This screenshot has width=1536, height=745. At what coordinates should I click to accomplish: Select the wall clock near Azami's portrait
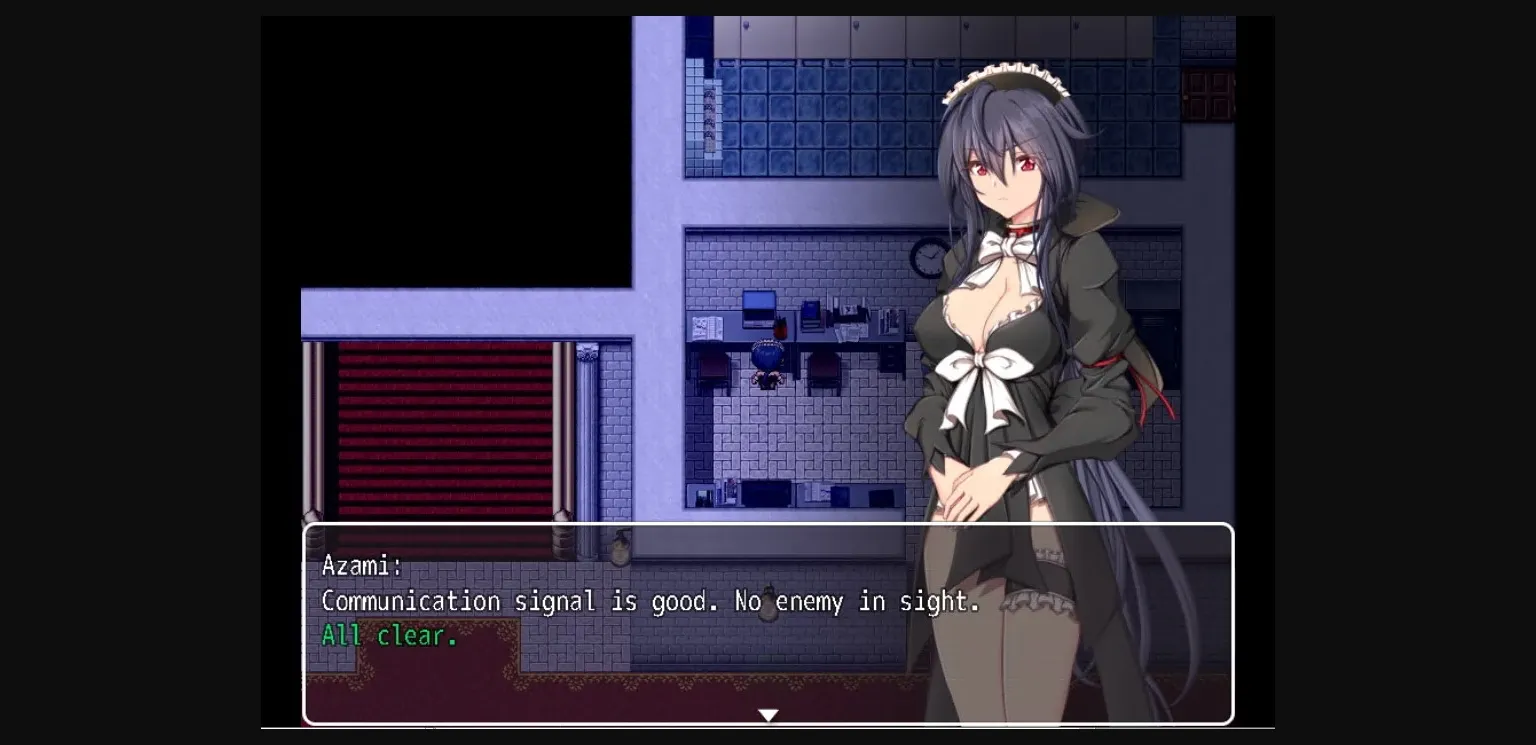click(928, 258)
